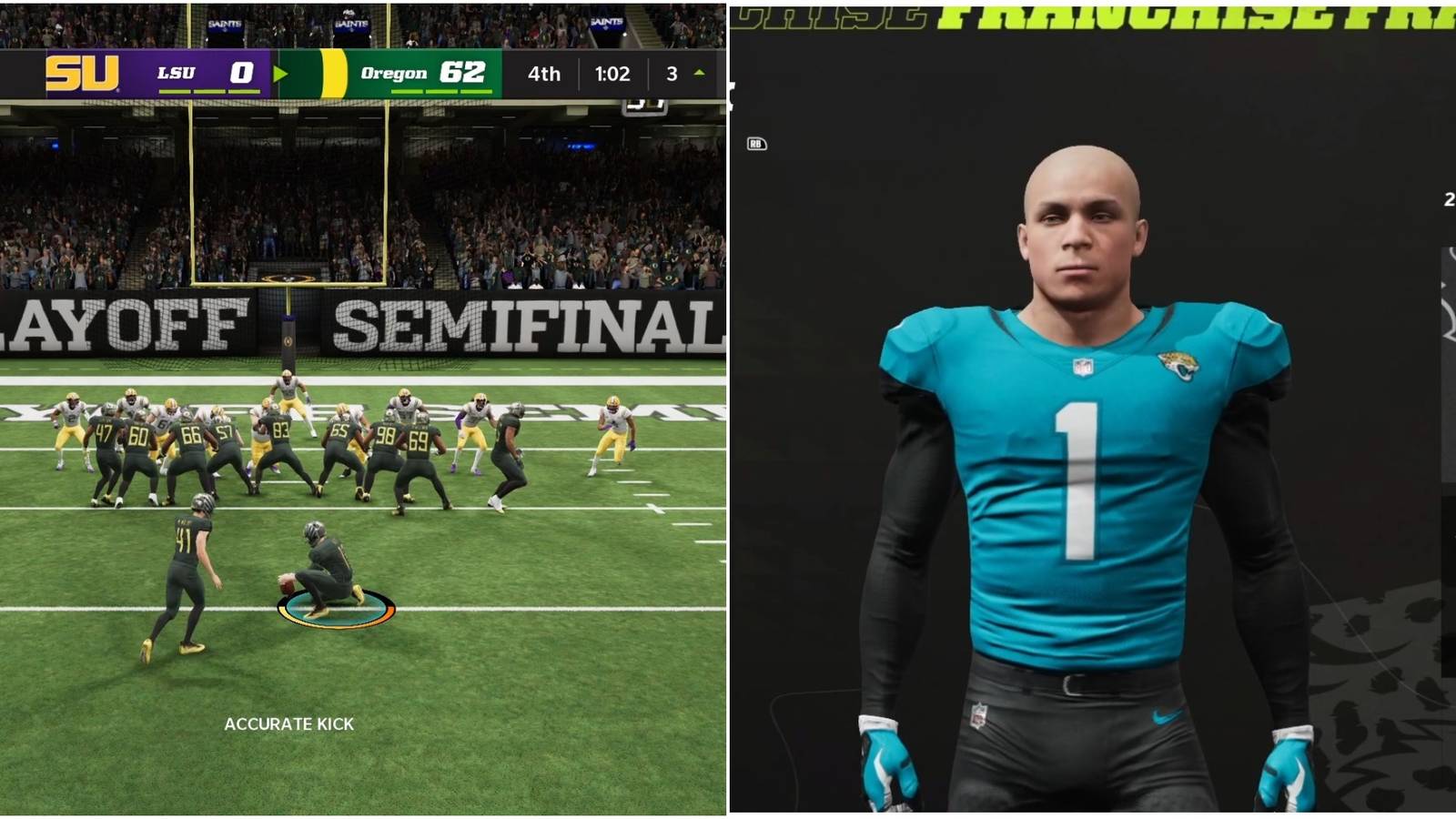
Task: Expand the timeout indicator showing 3
Action: (670, 74)
